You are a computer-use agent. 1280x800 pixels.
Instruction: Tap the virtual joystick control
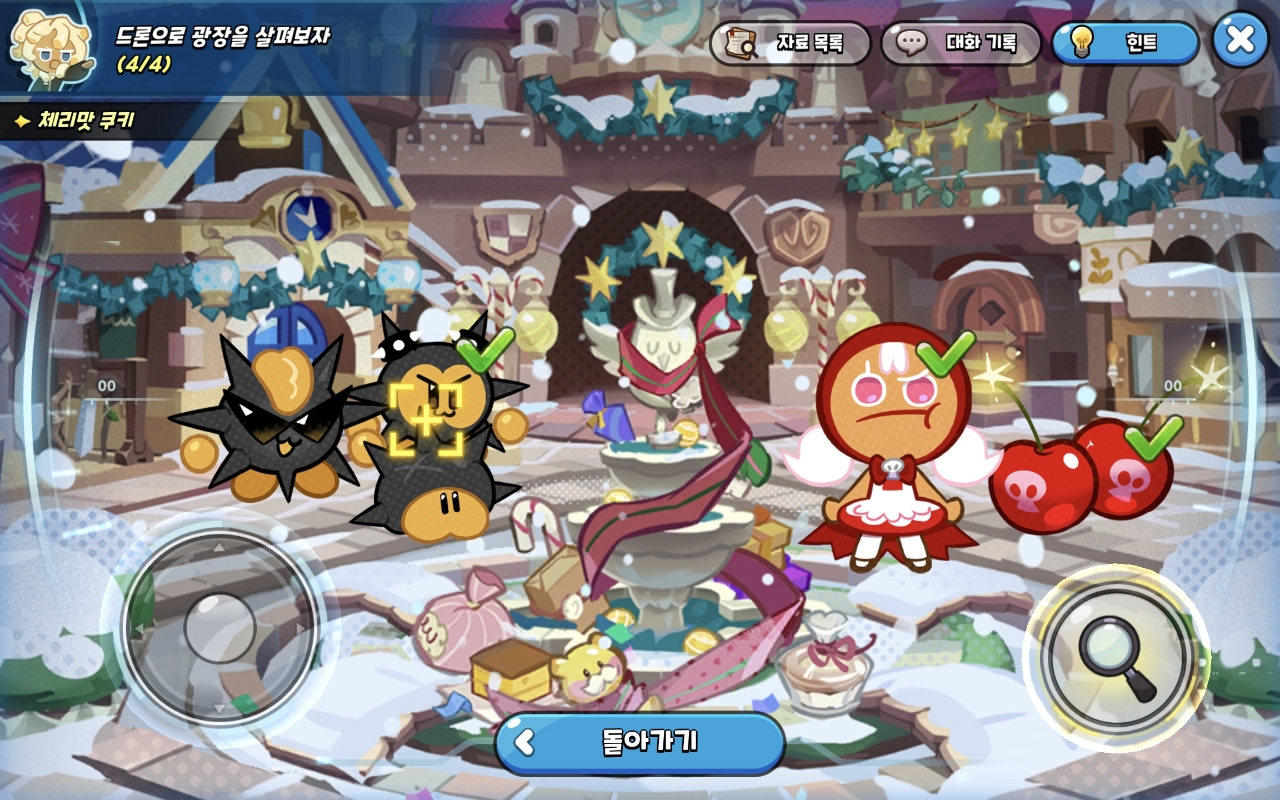click(x=220, y=627)
